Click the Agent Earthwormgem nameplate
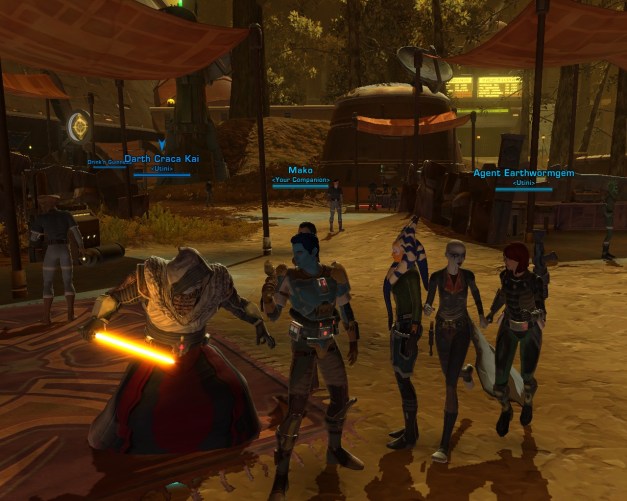This screenshot has height=501, width=627. (524, 173)
